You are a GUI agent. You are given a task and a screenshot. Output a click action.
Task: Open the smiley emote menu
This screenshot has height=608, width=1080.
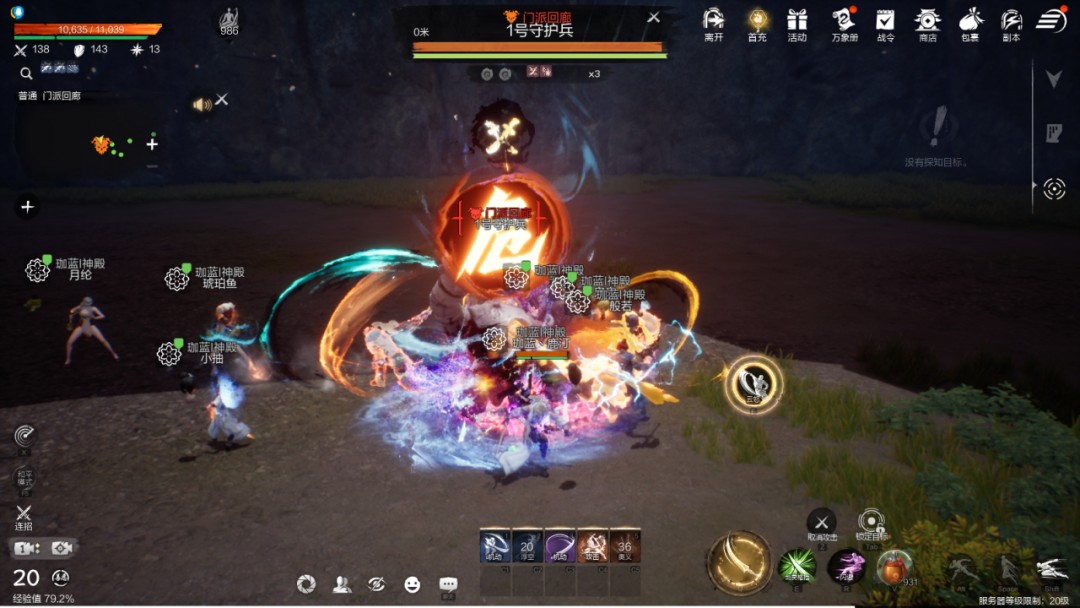(412, 584)
